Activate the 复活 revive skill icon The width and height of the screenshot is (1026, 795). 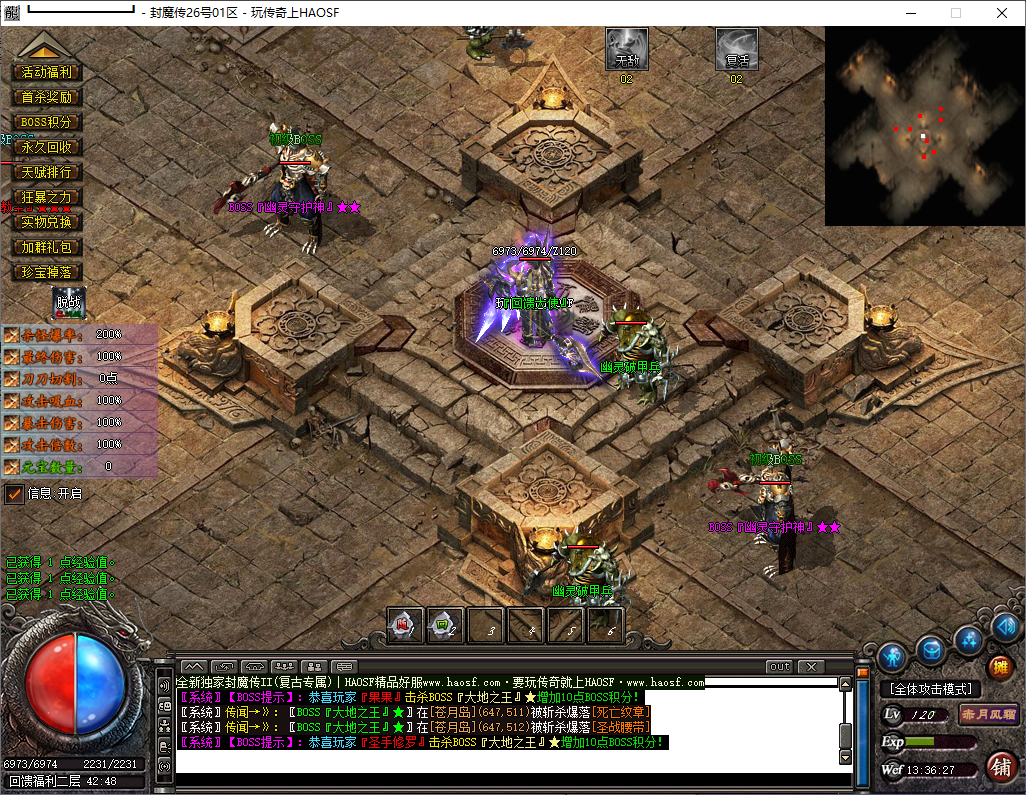737,48
